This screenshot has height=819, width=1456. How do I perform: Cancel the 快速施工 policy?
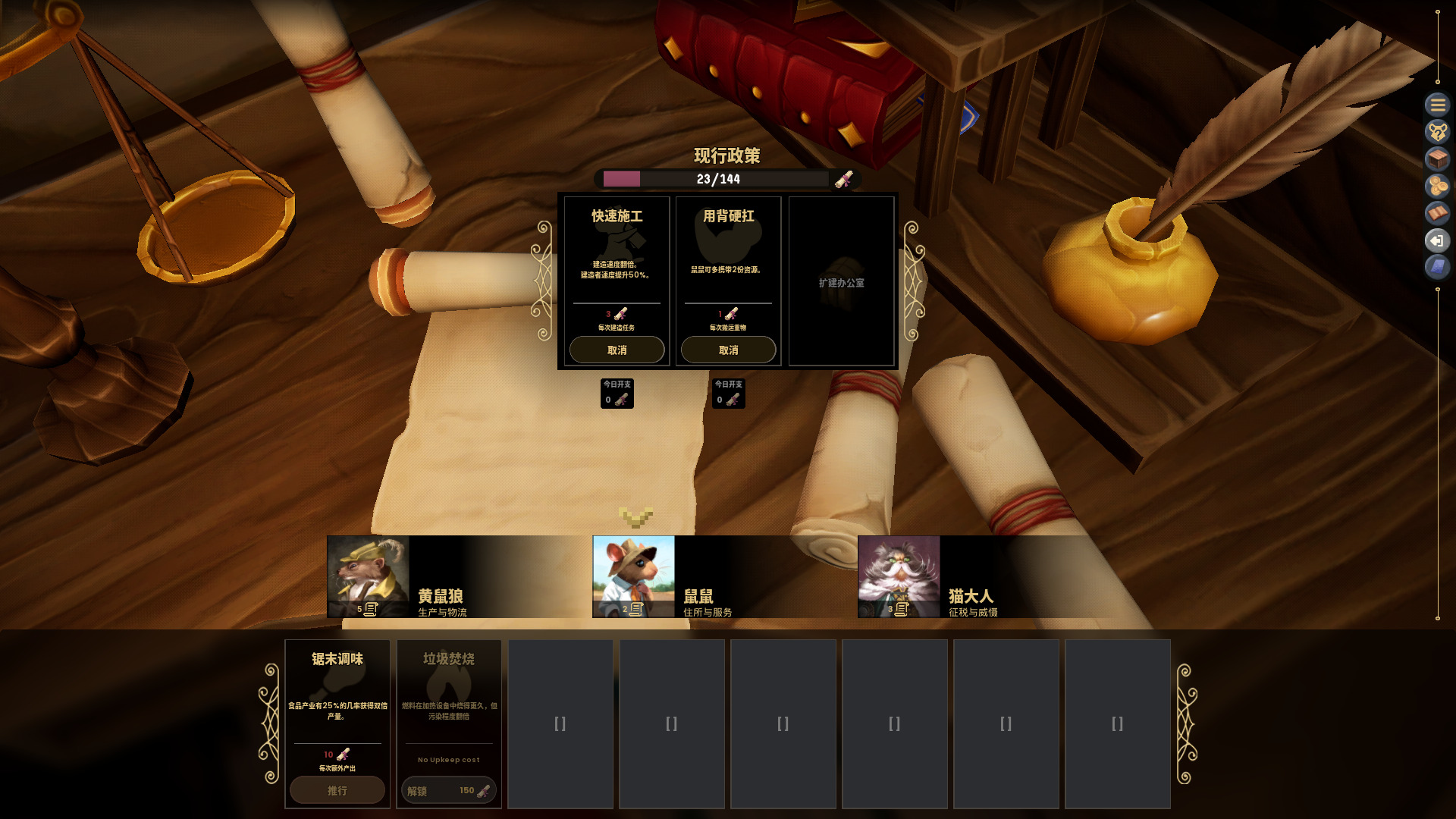pyautogui.click(x=617, y=350)
